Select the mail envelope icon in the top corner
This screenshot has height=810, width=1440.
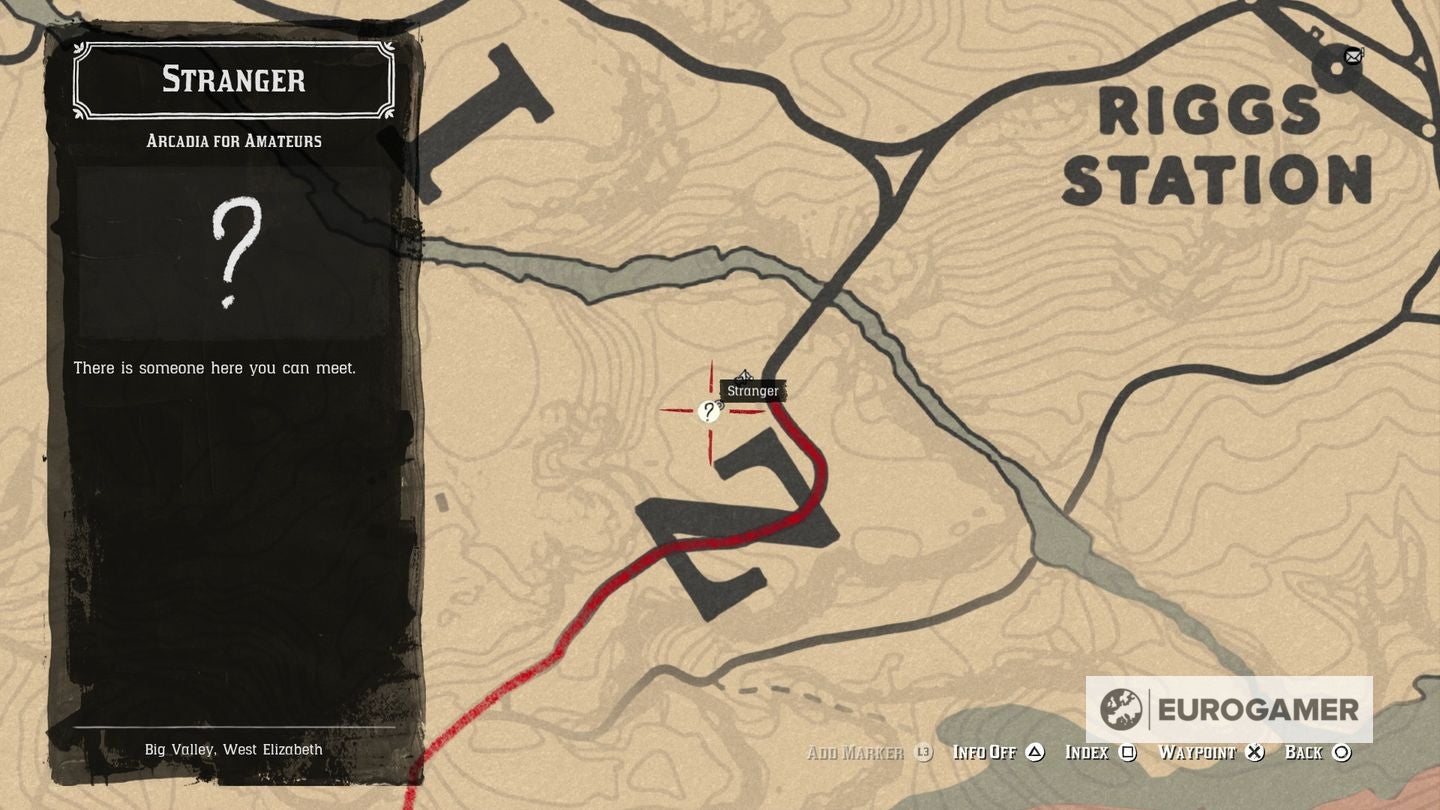tap(1354, 57)
